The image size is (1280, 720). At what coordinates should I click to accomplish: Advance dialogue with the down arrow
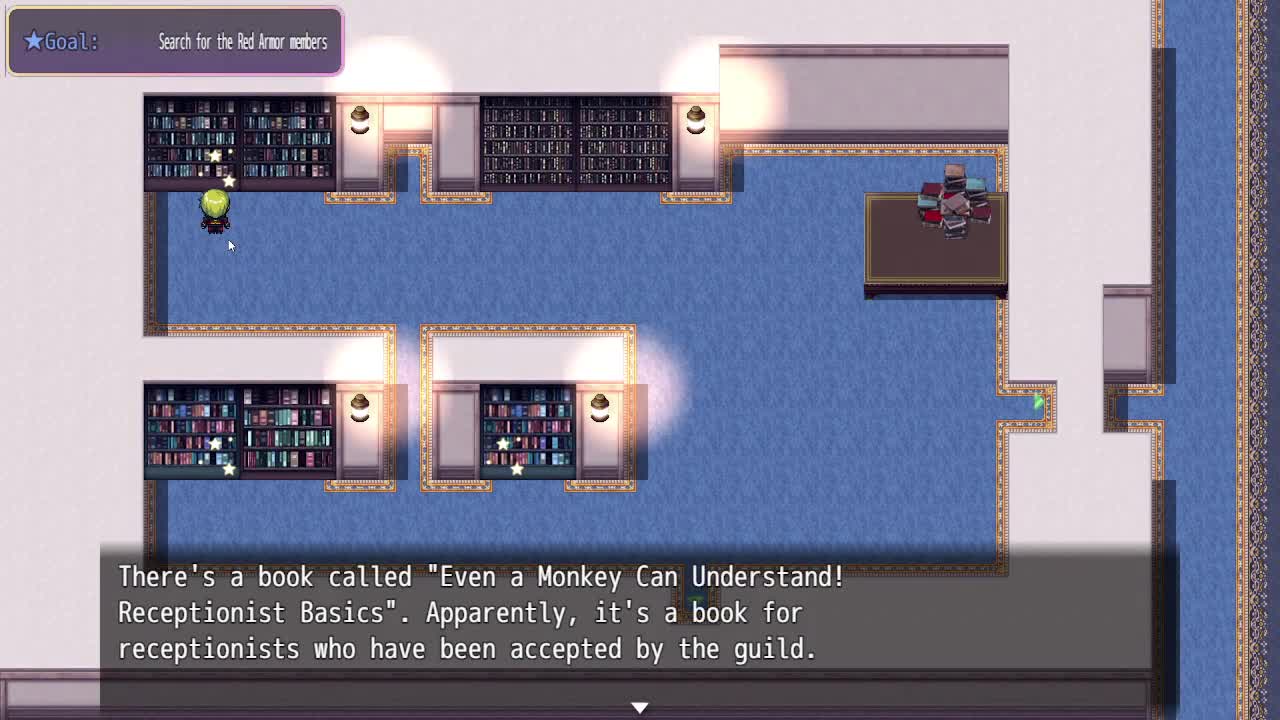tap(640, 707)
